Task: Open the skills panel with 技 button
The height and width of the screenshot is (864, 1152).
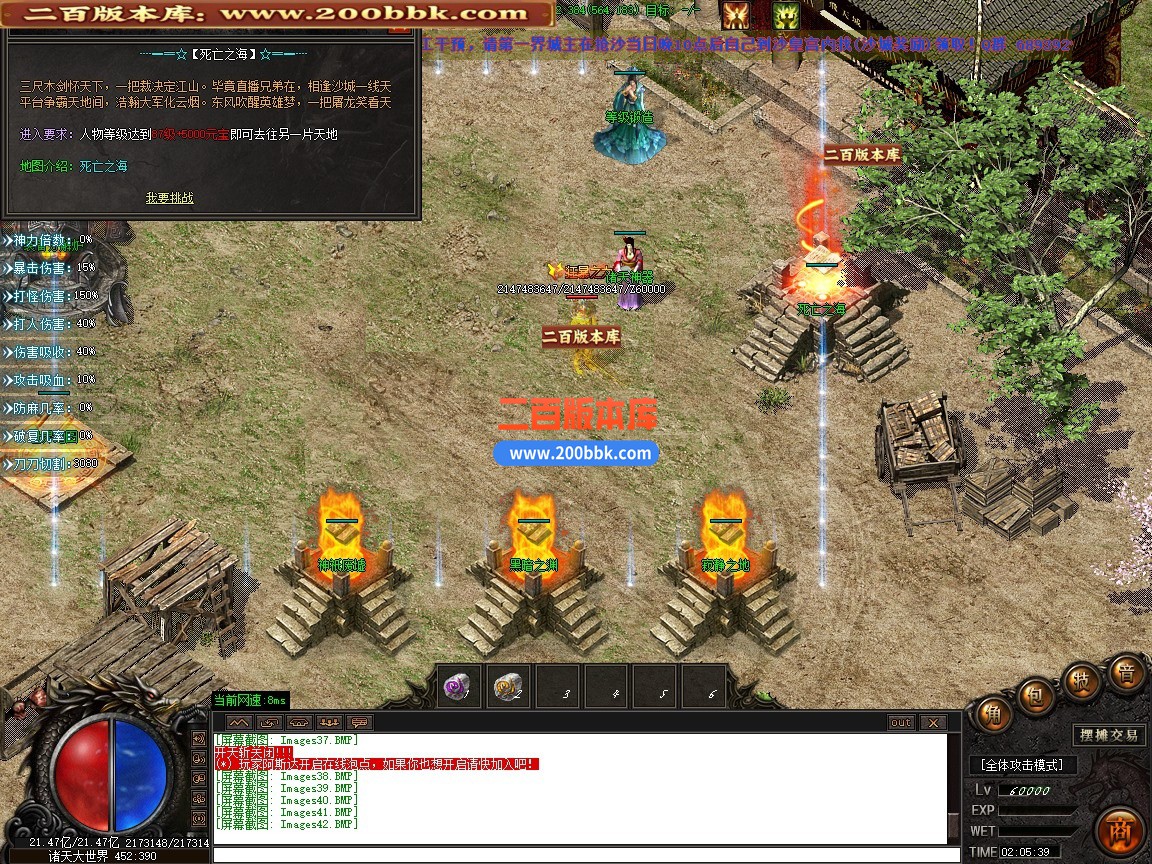Action: [1081, 680]
